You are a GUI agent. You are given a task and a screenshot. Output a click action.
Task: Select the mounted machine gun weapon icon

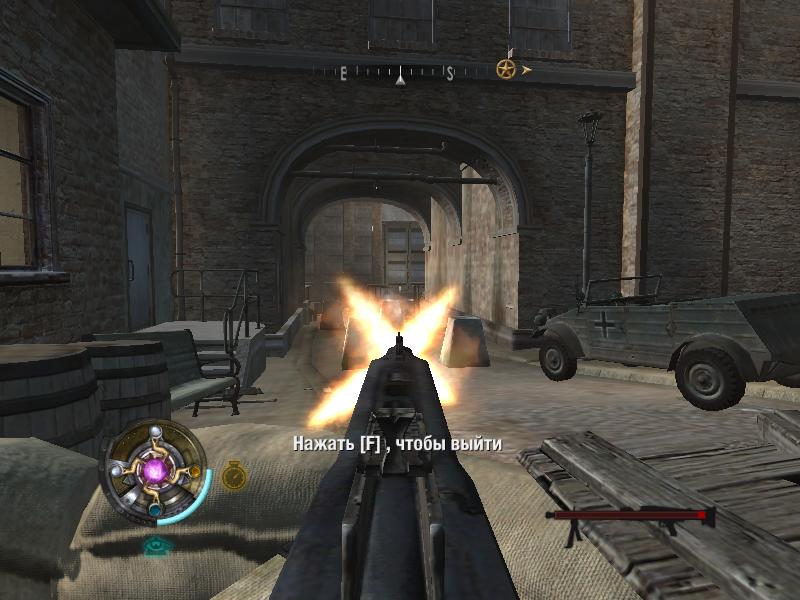coord(628,517)
